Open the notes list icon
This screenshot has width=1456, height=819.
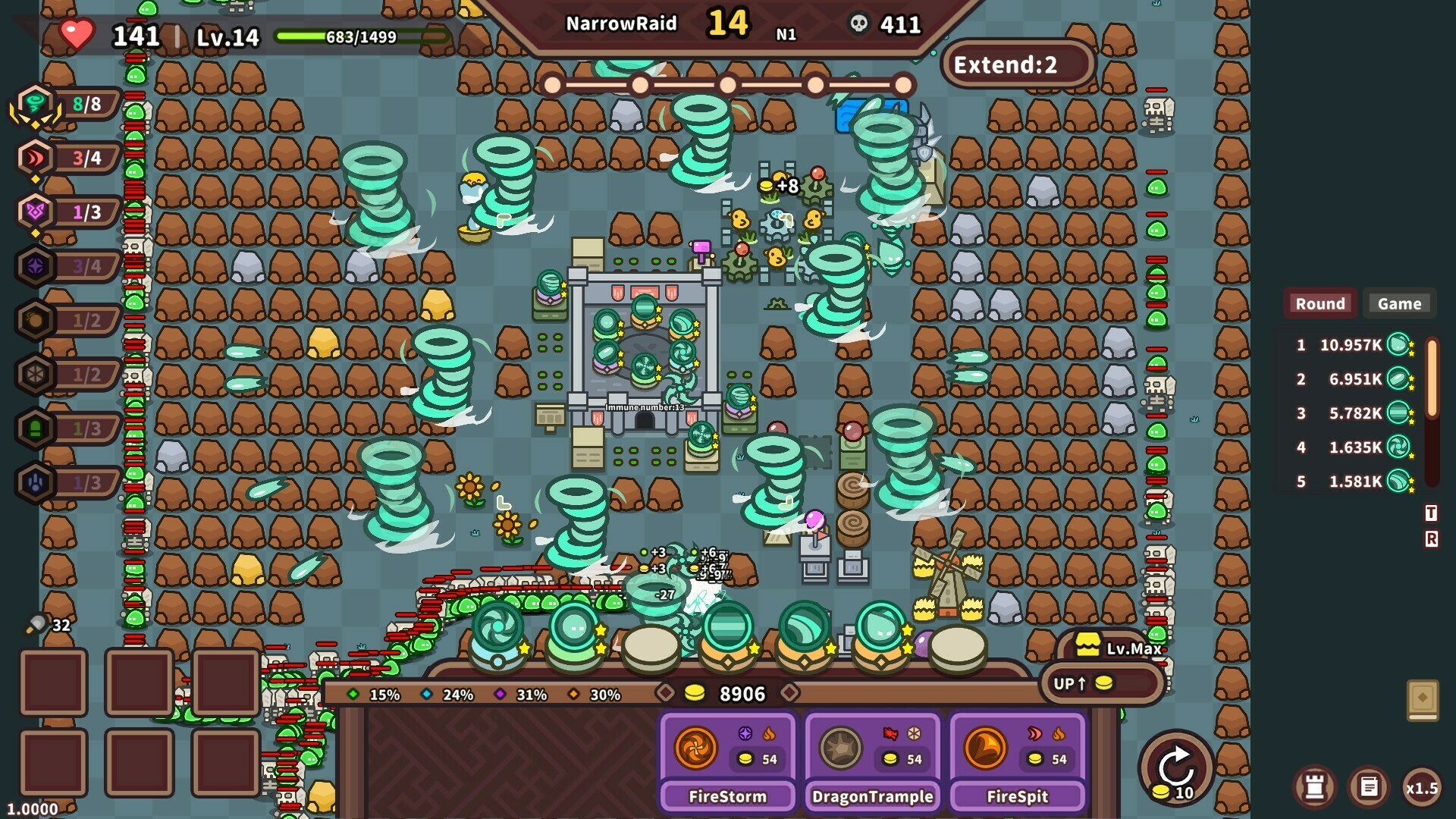coord(1369,787)
